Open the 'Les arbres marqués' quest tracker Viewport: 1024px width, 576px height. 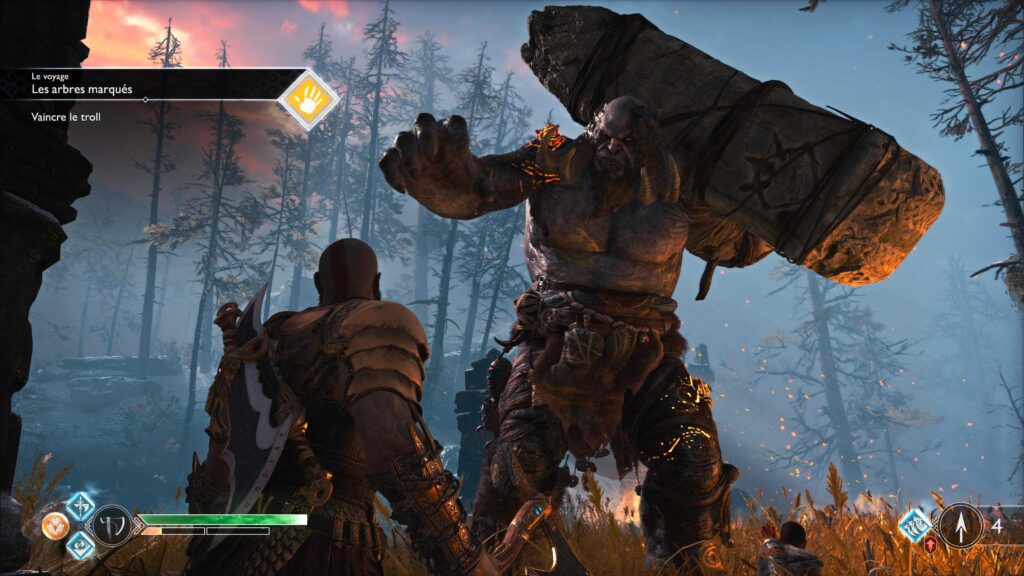82,90
